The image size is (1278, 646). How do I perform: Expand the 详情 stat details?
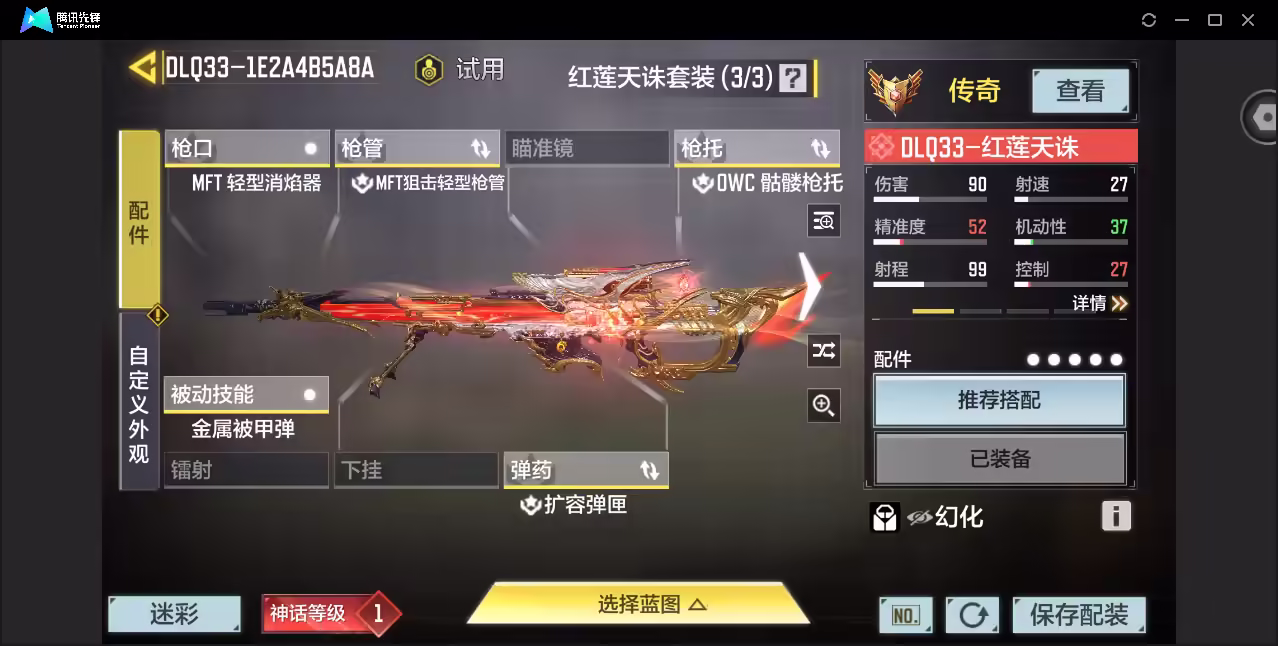[x=1100, y=303]
